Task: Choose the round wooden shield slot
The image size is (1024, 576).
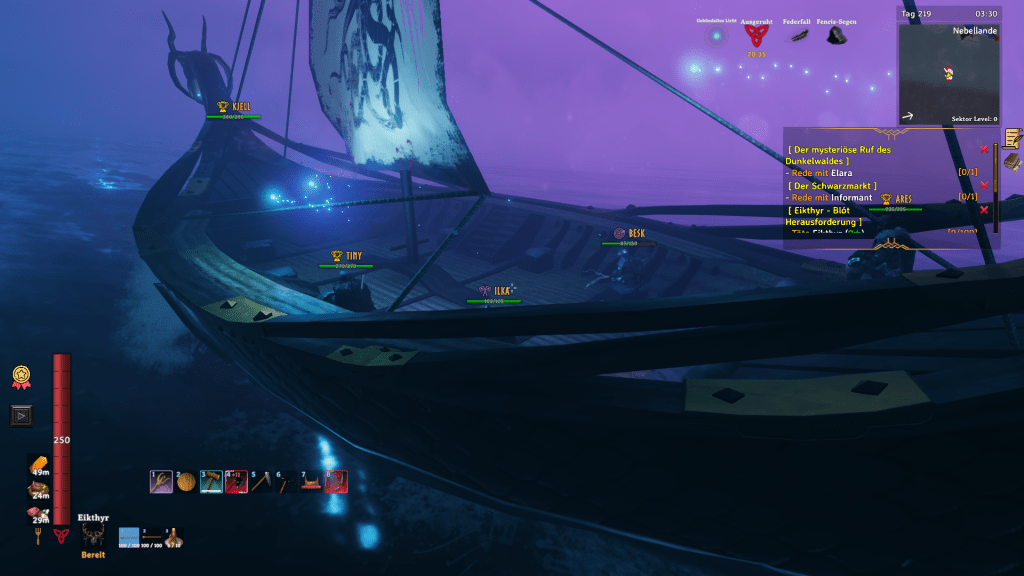Action: coord(186,482)
